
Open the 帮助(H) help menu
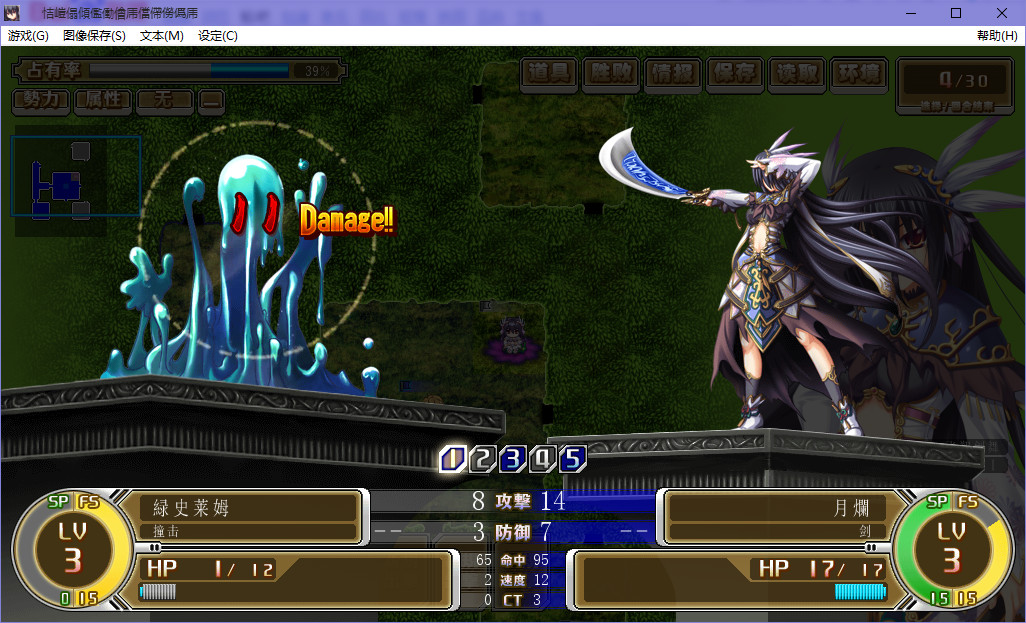997,36
